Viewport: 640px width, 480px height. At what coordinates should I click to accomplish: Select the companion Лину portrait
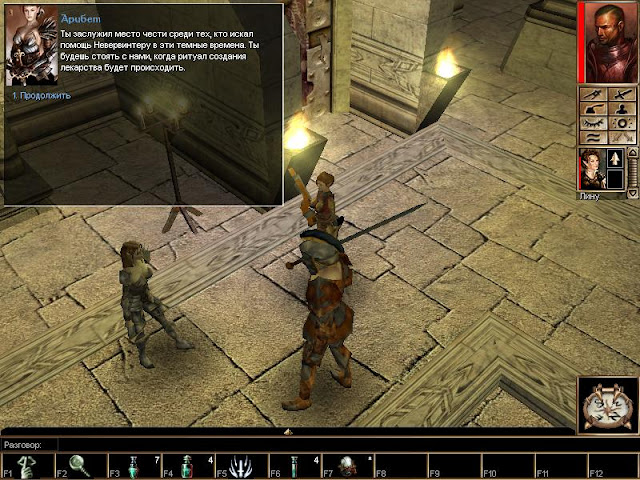(591, 167)
